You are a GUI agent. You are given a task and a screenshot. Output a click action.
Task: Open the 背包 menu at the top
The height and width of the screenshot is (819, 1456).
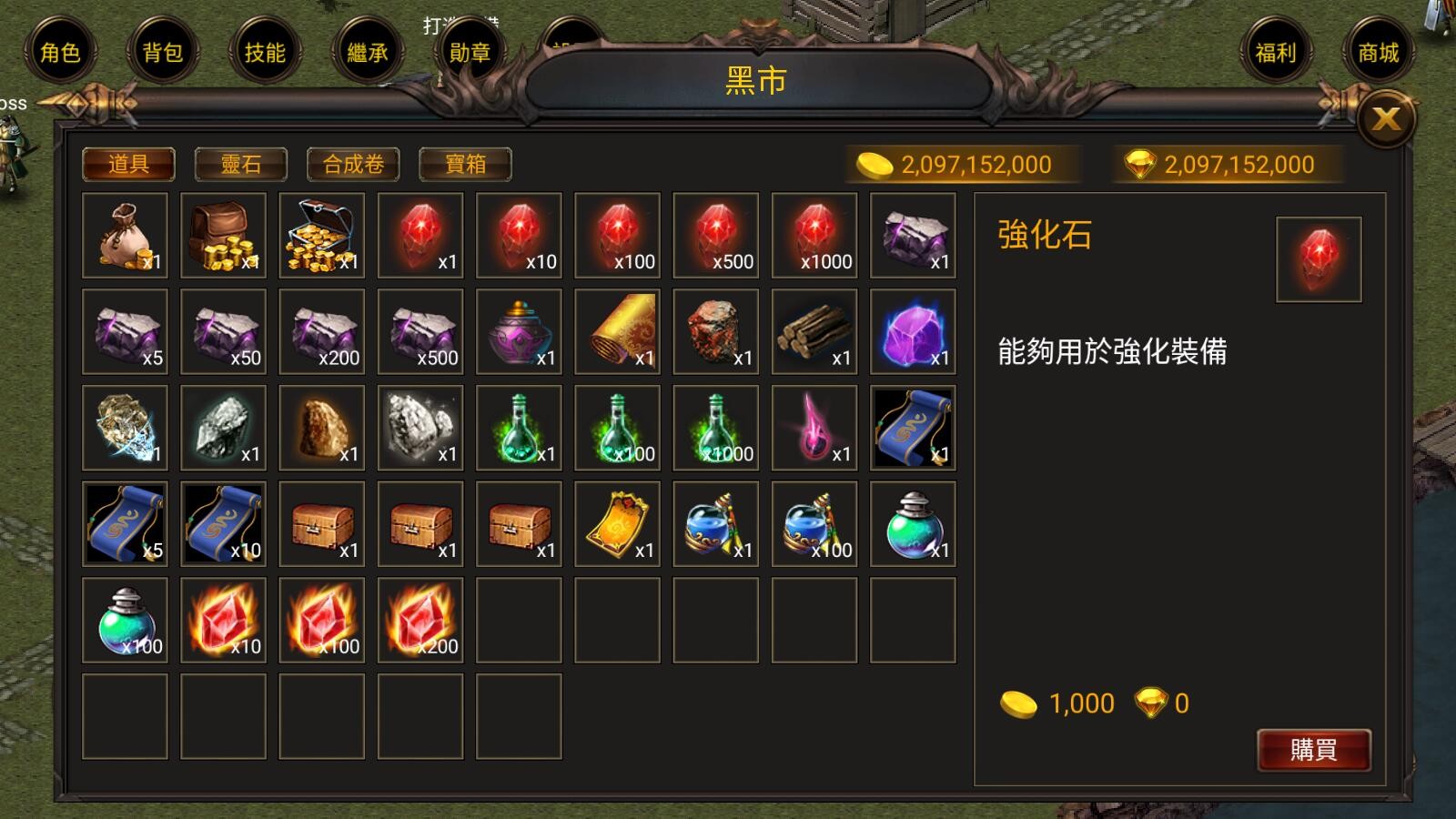162,54
